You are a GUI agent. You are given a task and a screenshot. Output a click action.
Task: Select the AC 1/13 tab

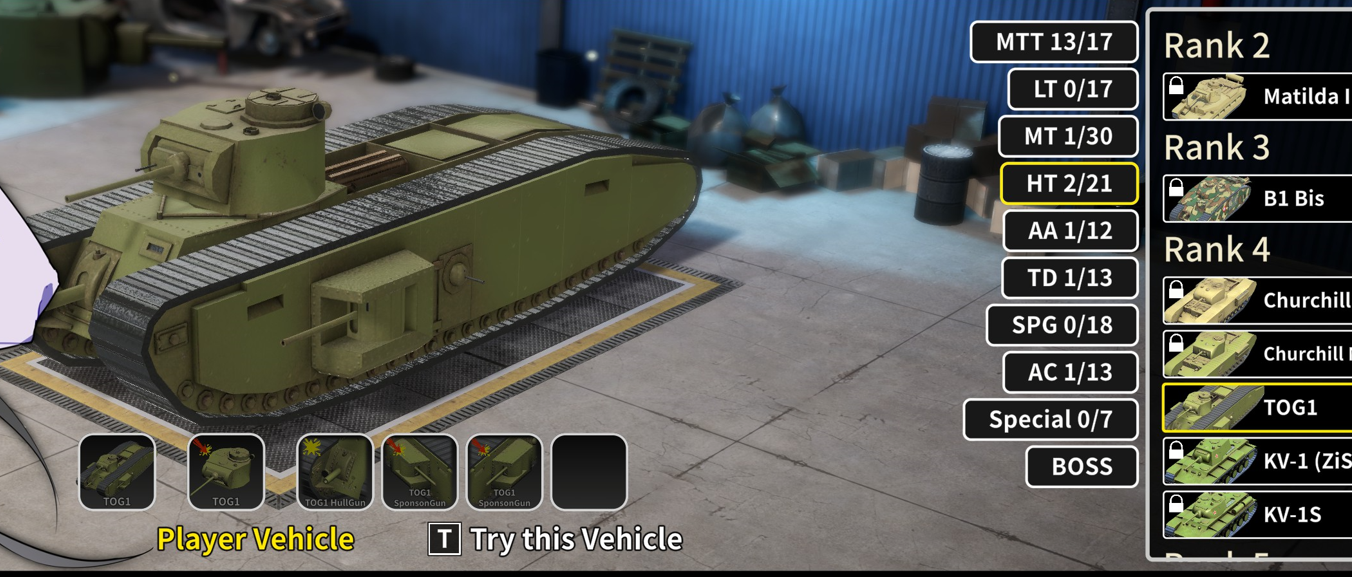pos(1070,372)
